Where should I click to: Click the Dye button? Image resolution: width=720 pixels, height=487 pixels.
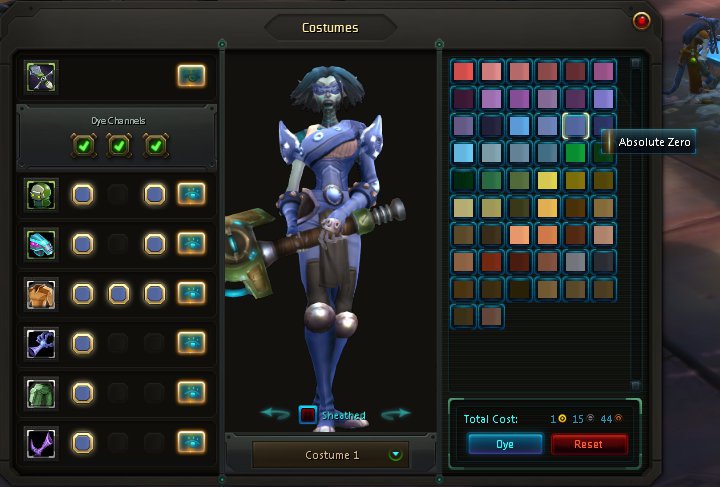point(505,444)
